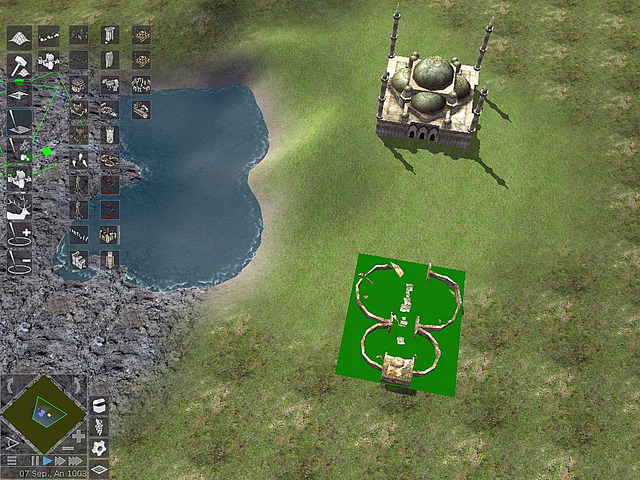Pause the game speed
Viewport: 640px width, 480px height.
(x=35, y=460)
